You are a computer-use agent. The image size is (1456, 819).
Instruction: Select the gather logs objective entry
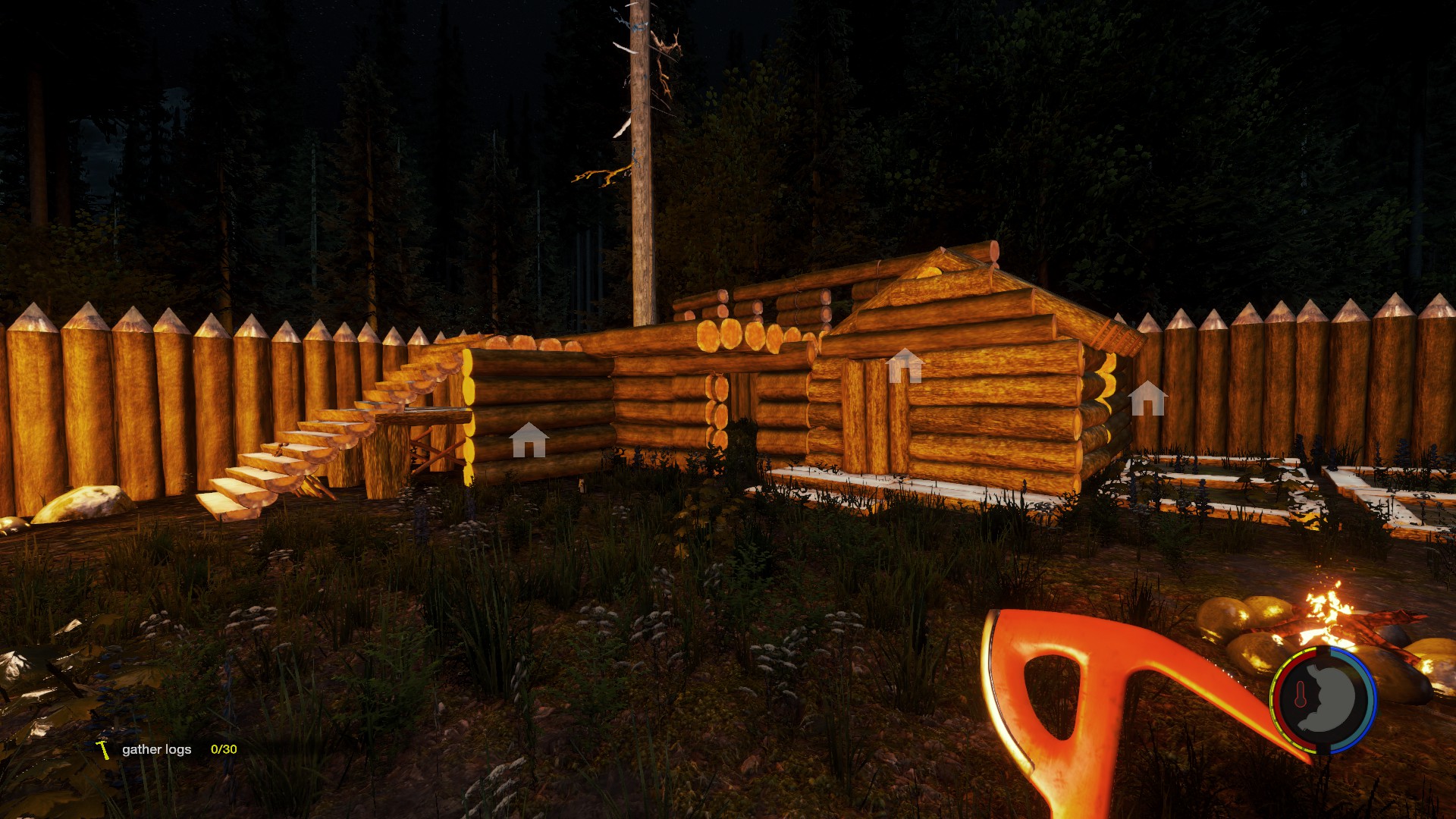[x=157, y=749]
